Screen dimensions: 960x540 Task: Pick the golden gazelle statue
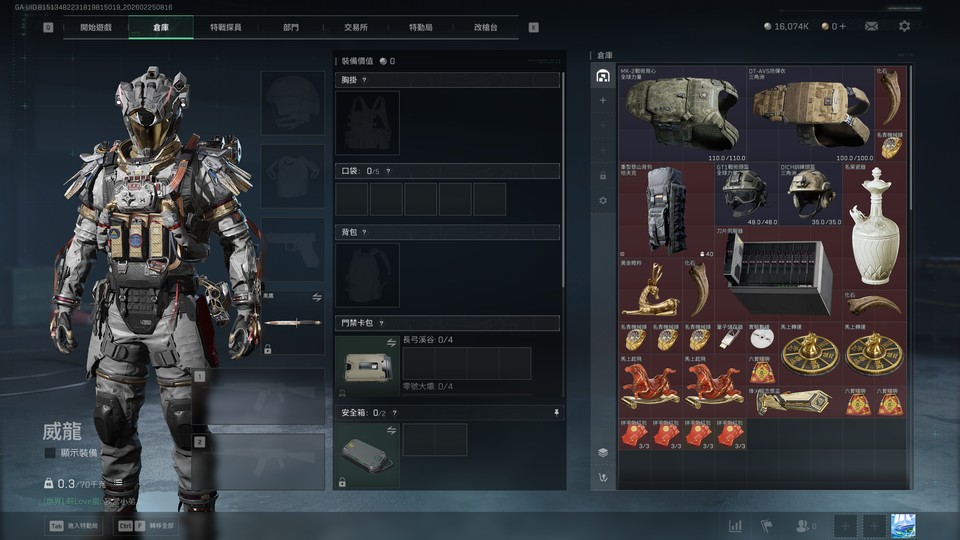(649, 291)
